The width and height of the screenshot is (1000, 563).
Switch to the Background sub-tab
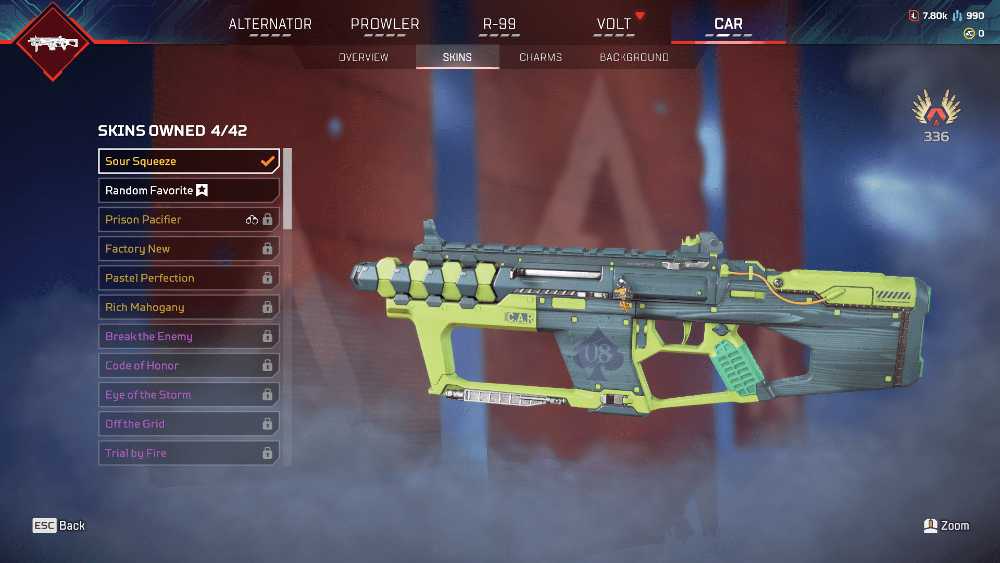point(634,57)
